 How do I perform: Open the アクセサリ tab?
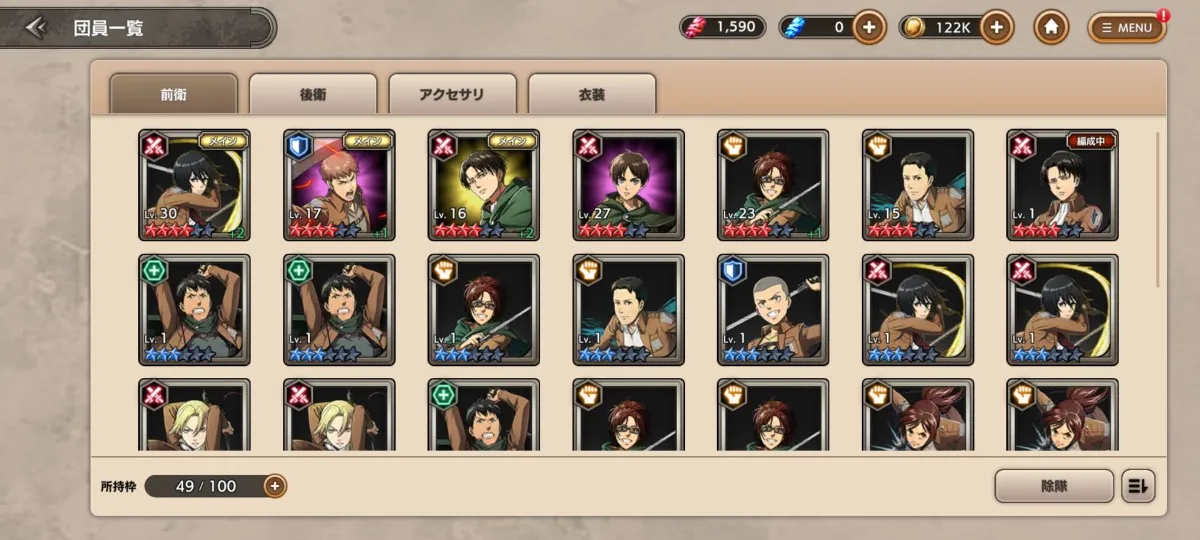(452, 95)
